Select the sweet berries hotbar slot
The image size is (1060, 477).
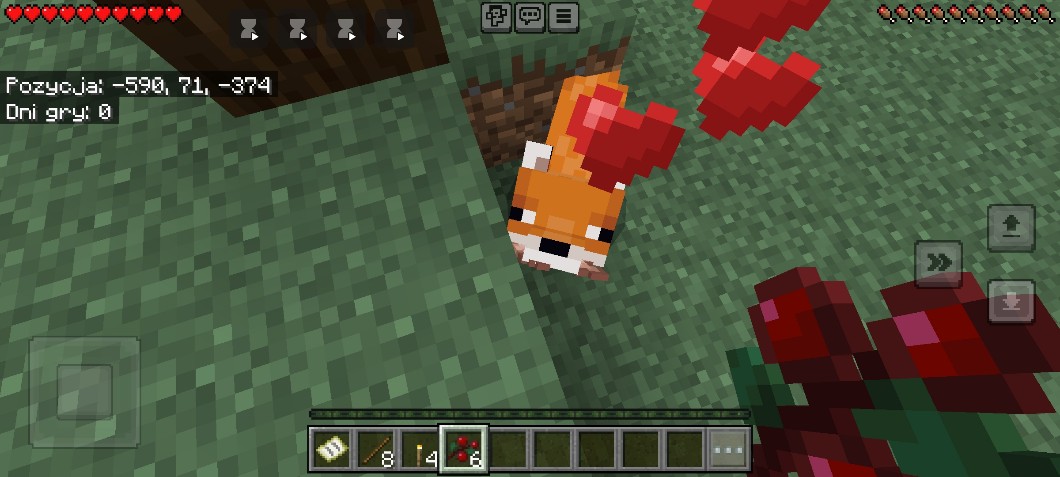click(464, 450)
